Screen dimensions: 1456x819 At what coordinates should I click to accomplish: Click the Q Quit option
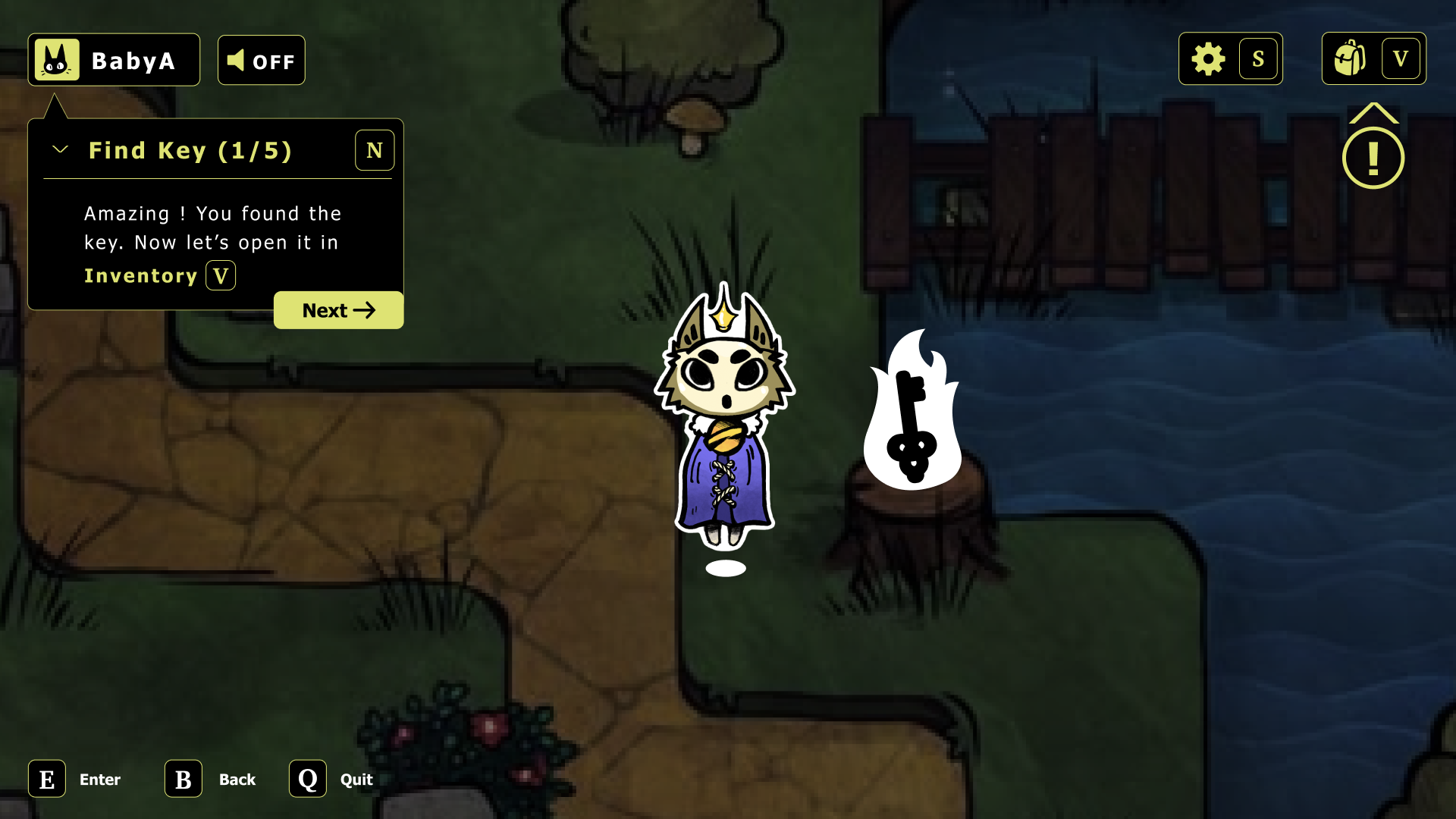(x=307, y=779)
